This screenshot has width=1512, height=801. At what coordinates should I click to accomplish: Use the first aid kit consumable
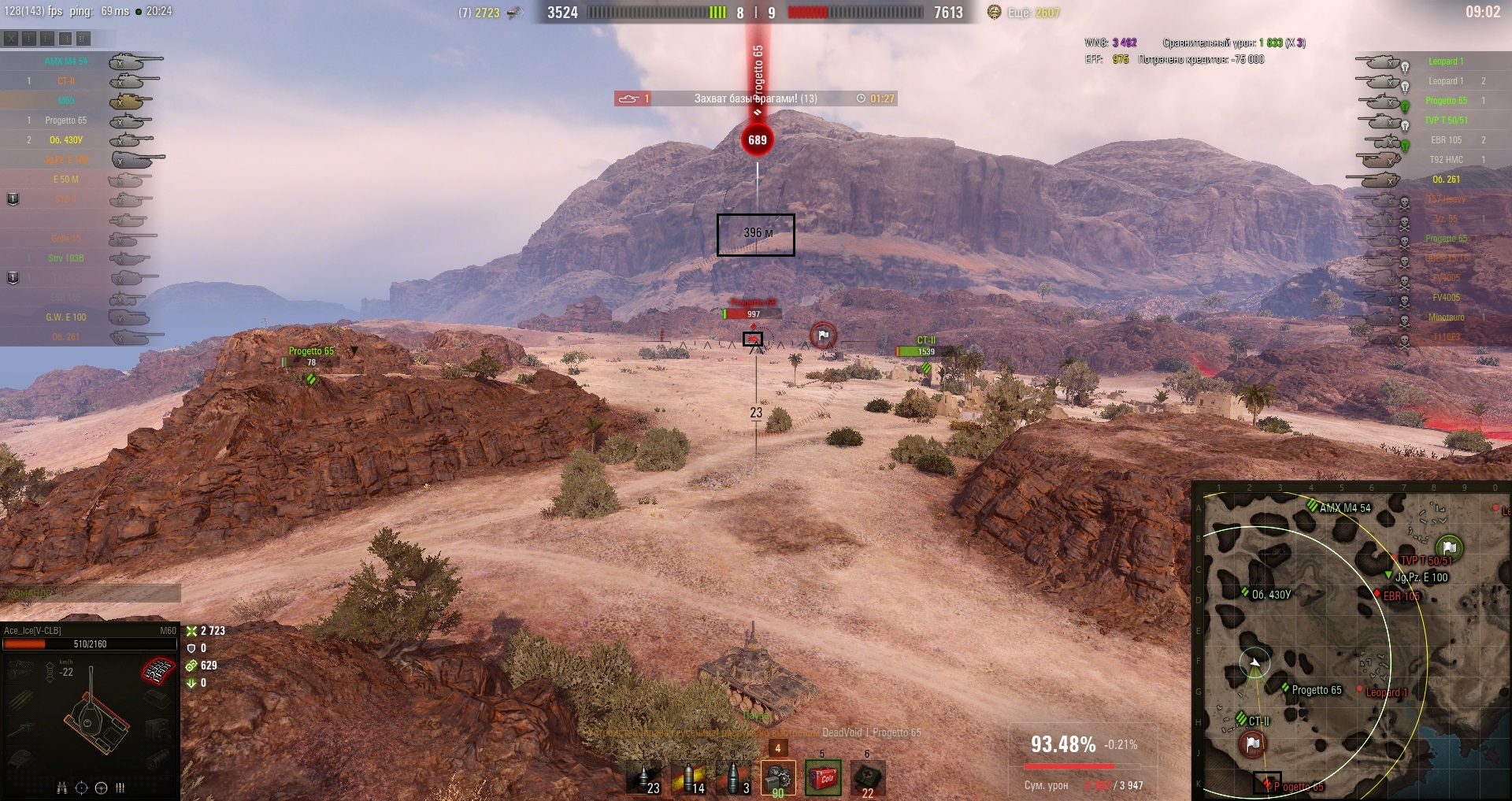click(x=867, y=778)
